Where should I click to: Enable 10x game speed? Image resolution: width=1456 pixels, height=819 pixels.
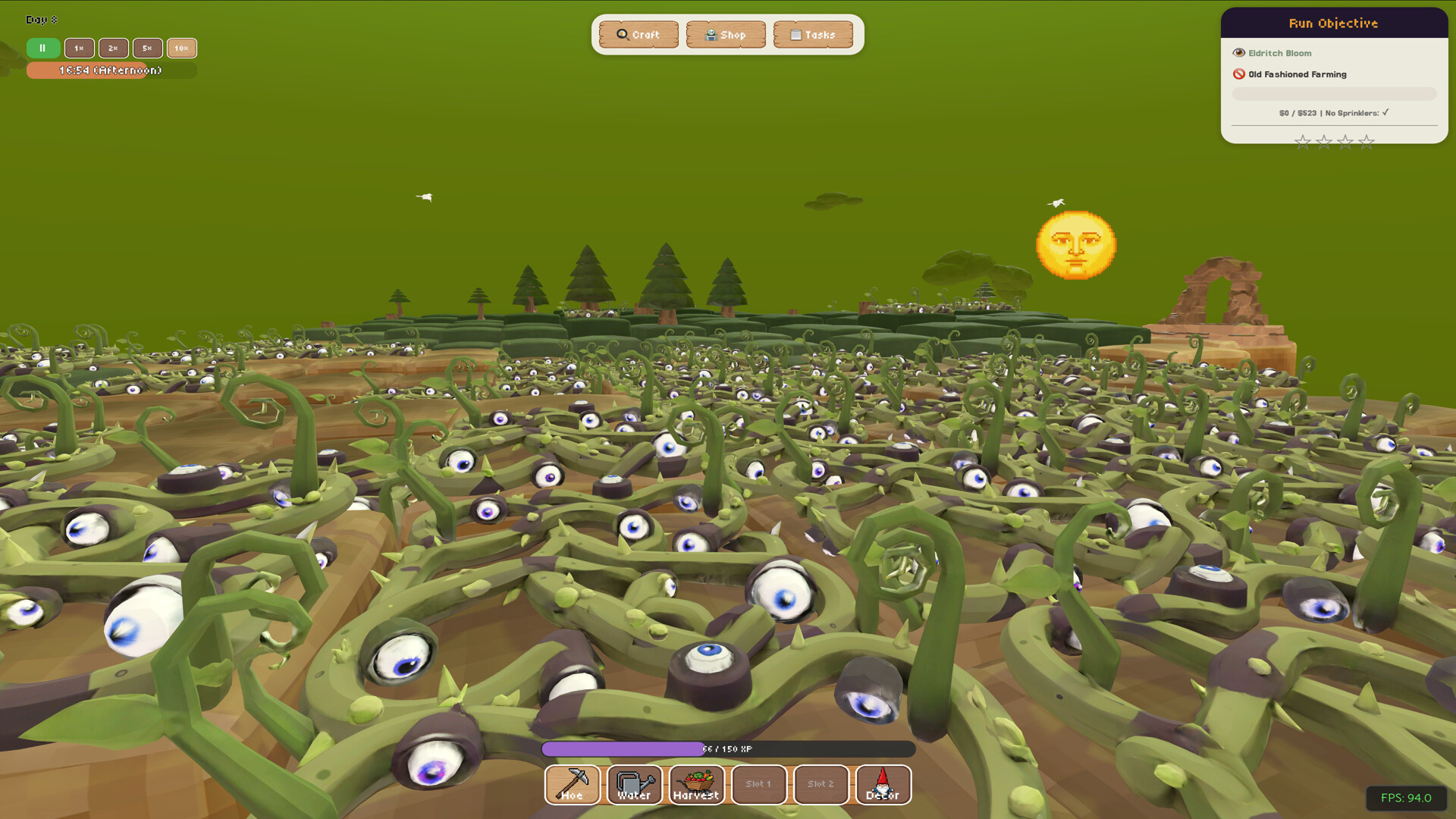point(181,48)
